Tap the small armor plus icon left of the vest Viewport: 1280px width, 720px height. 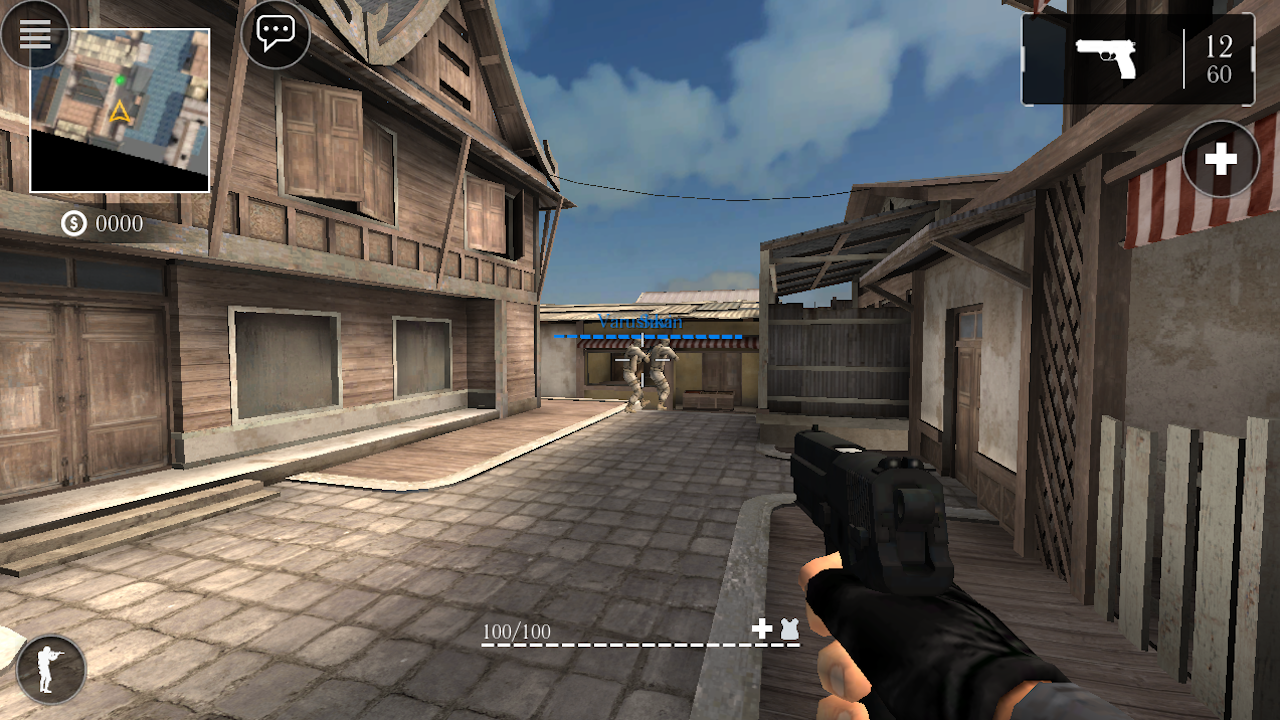pos(762,628)
